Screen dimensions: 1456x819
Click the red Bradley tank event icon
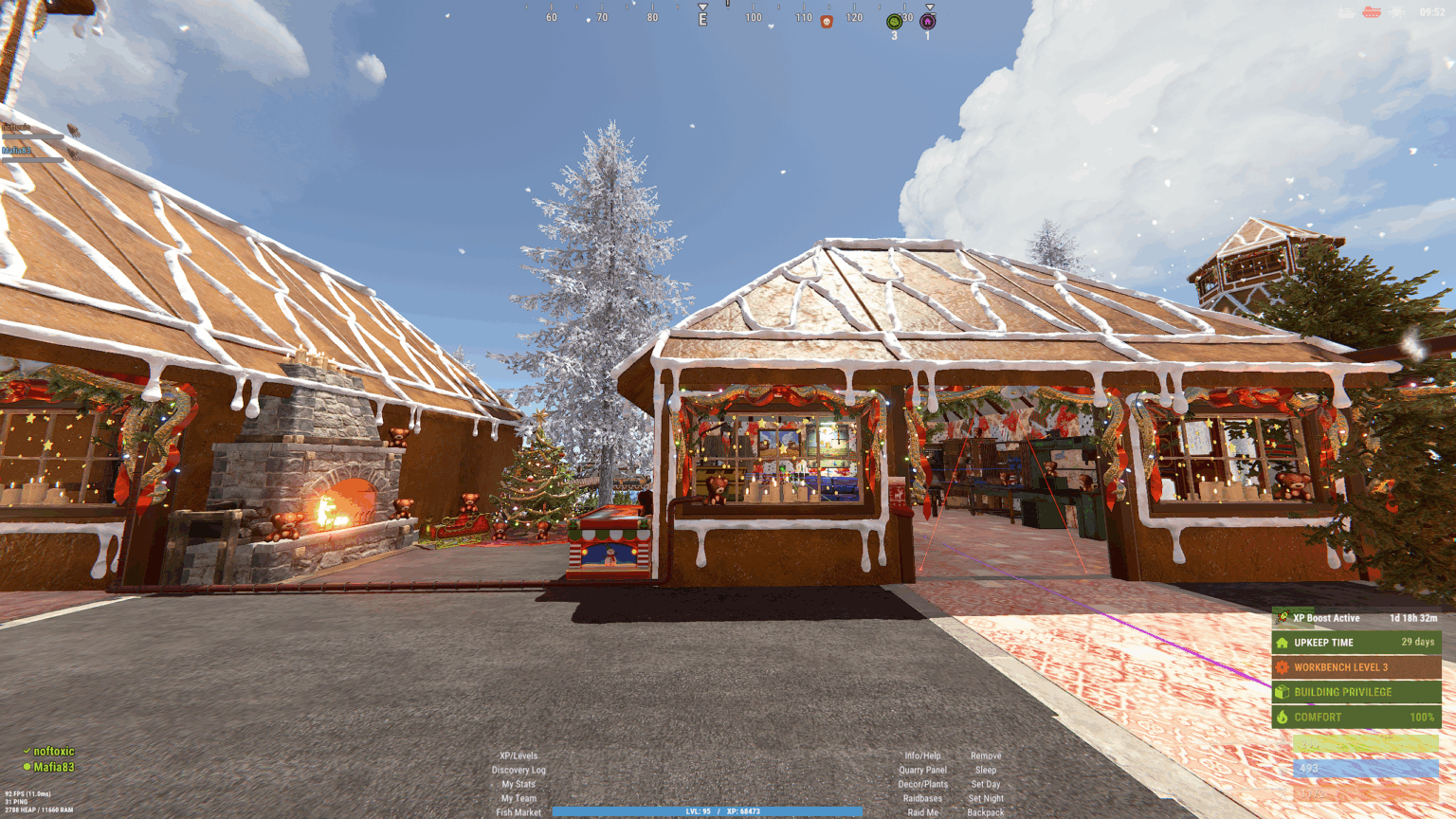1372,11
